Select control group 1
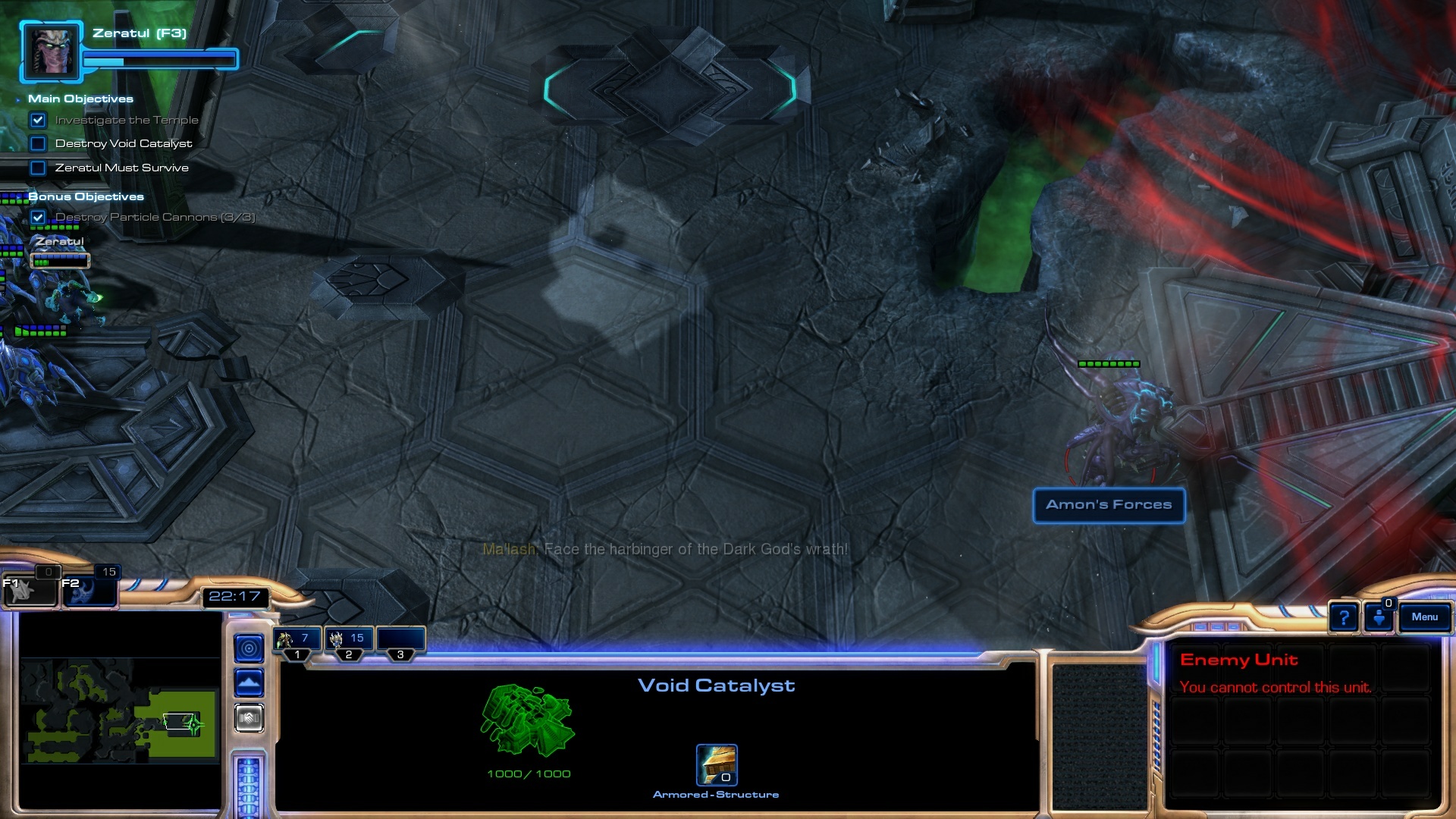Image resolution: width=1456 pixels, height=819 pixels. pos(297,641)
